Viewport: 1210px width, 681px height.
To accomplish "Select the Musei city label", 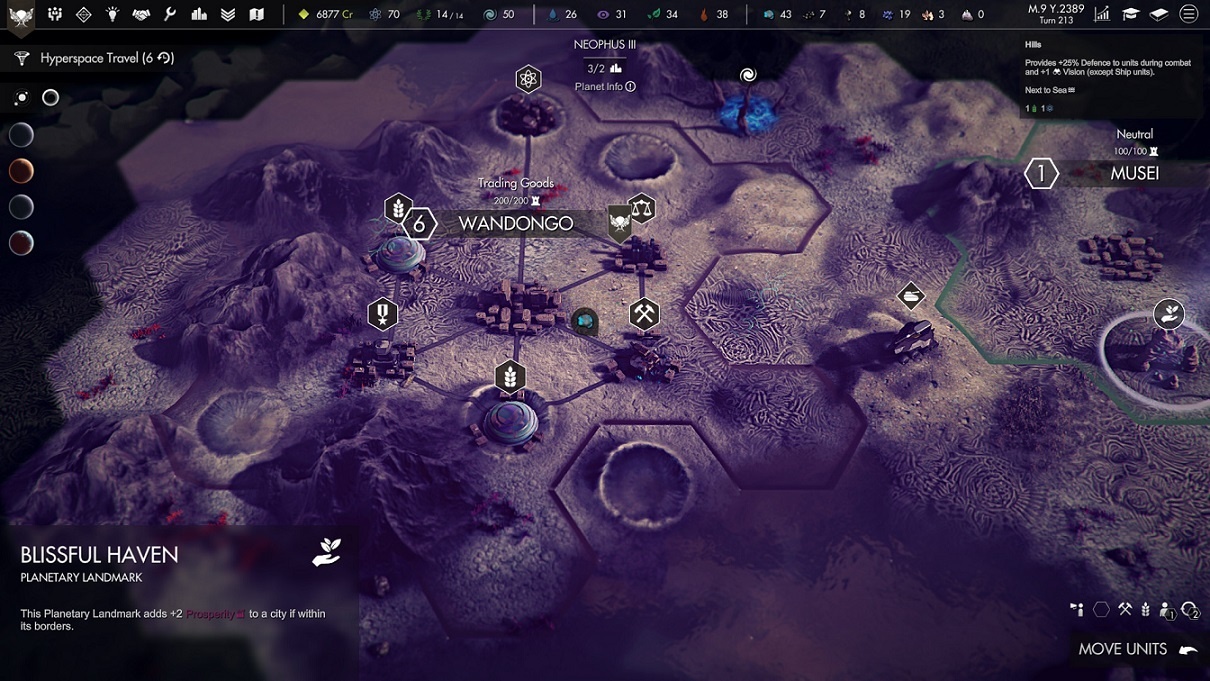I will 1134,173.
